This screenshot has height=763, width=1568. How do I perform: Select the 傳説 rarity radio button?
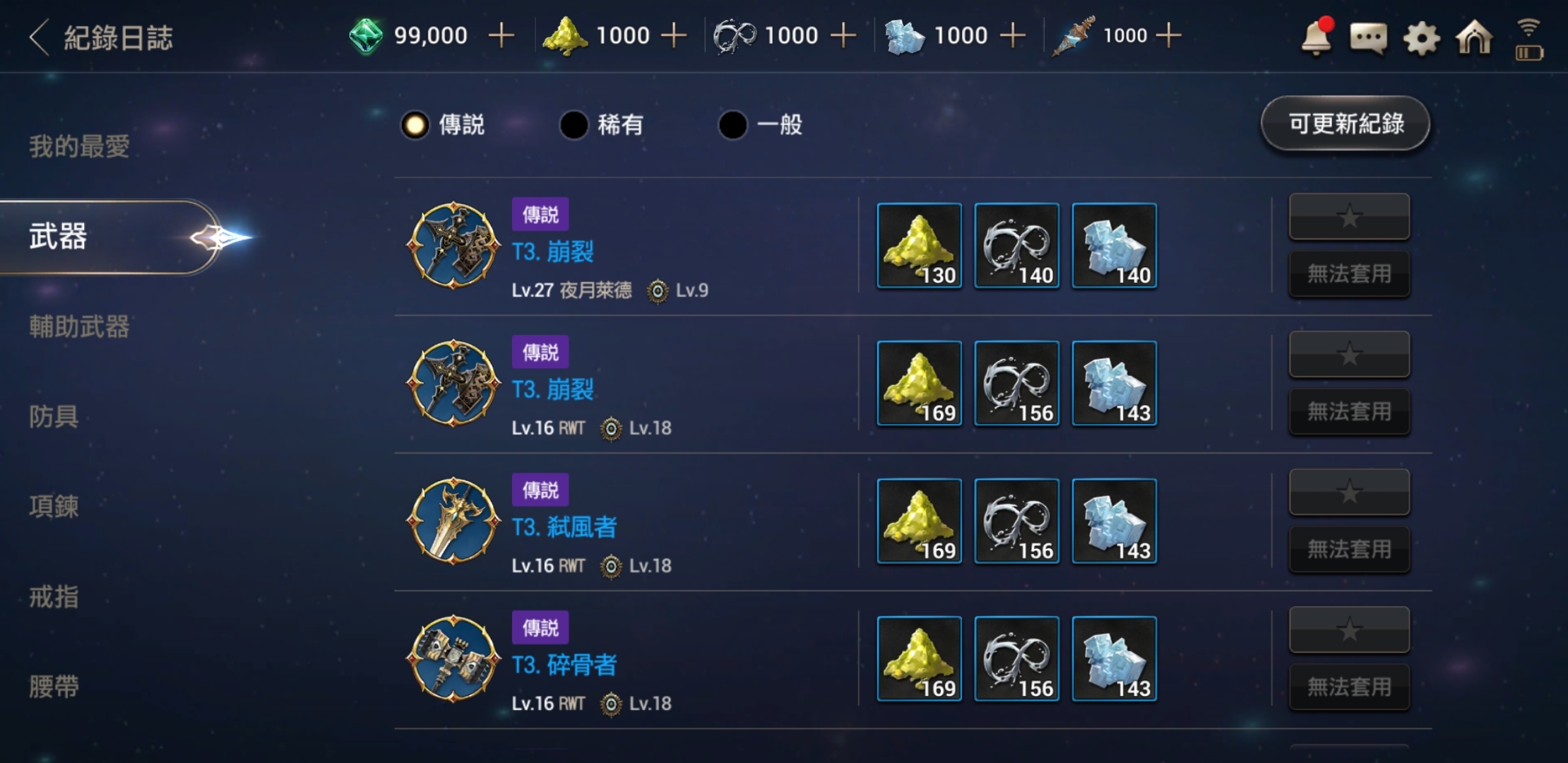[415, 124]
